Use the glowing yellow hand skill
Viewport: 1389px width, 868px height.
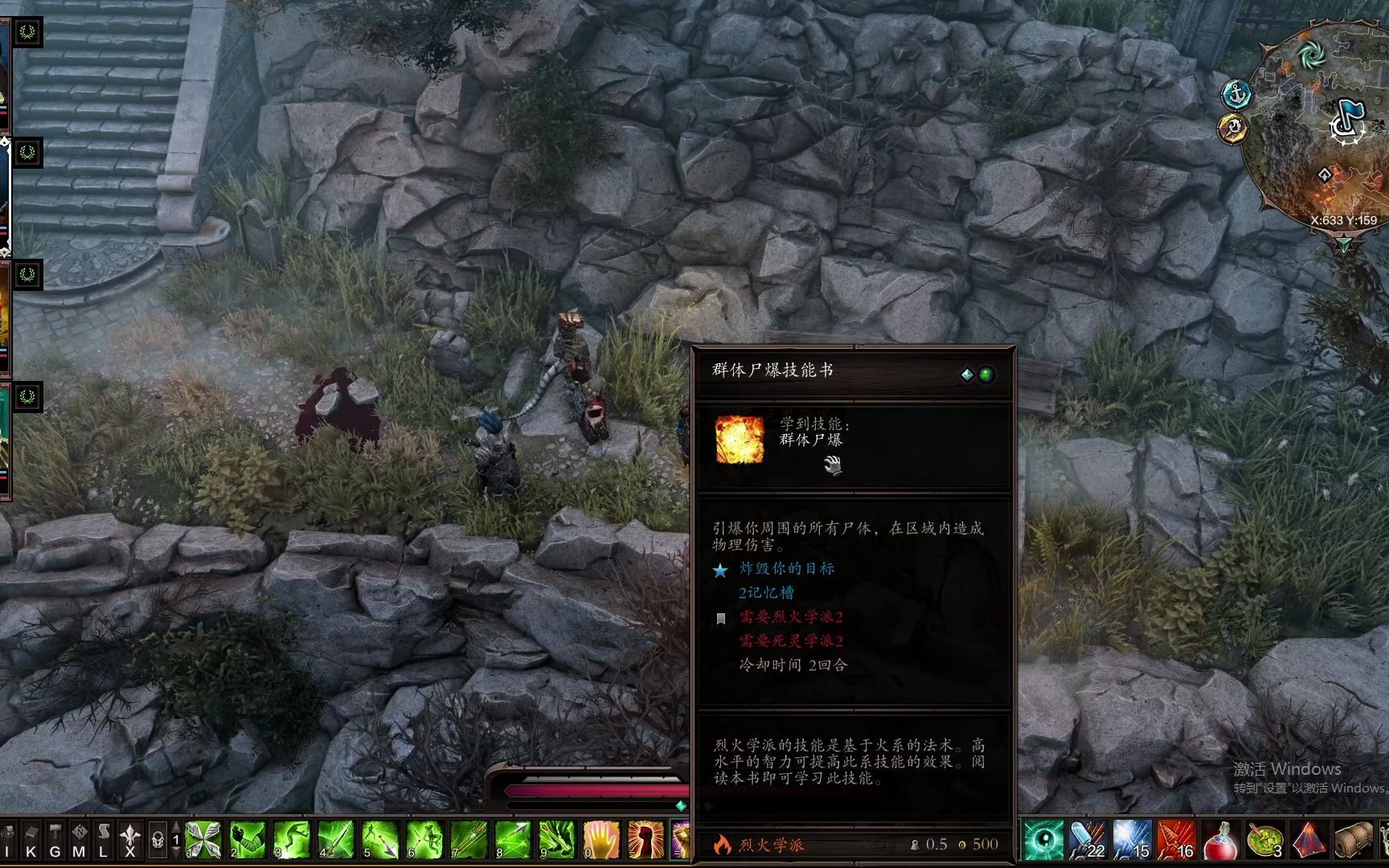tap(600, 840)
